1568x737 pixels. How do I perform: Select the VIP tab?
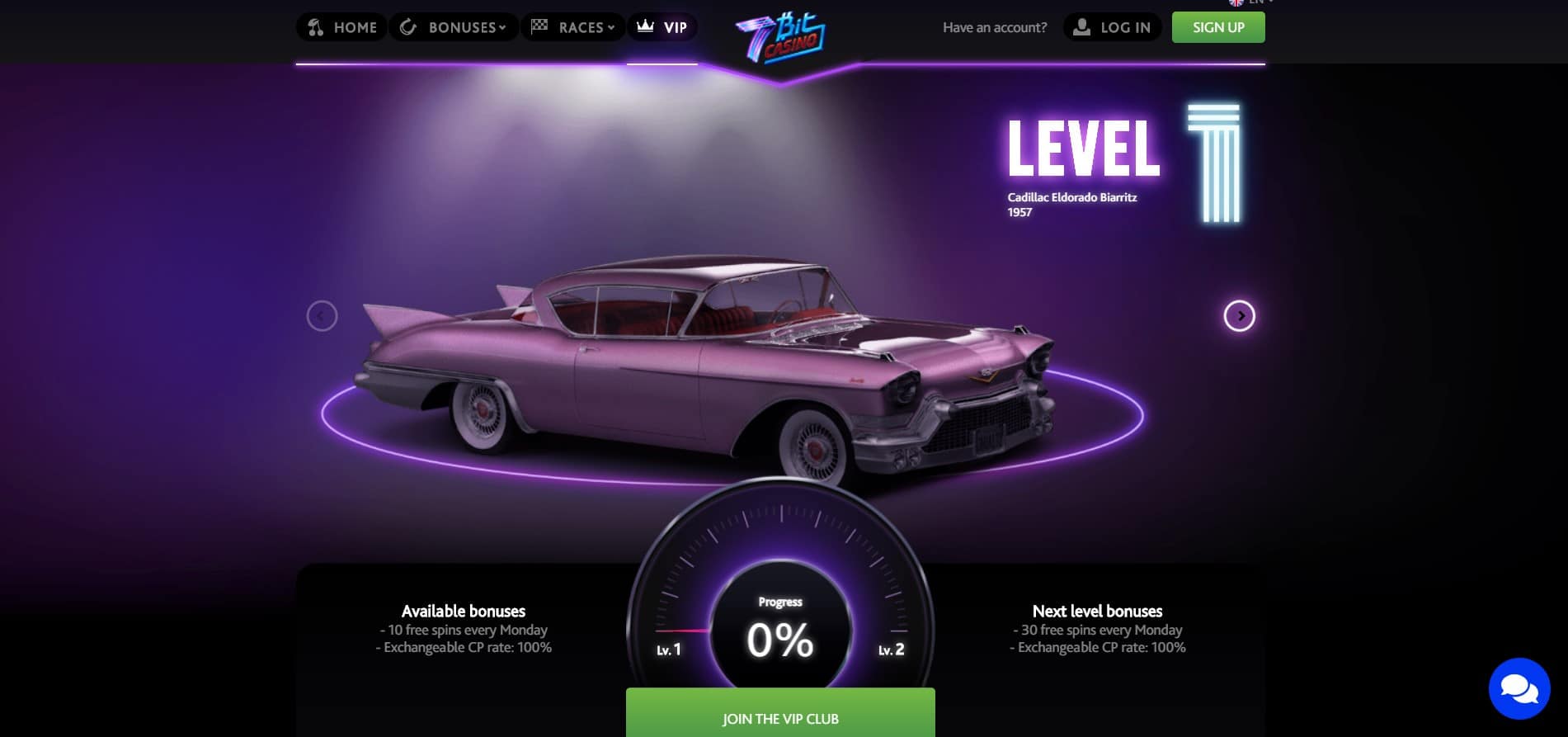(662, 27)
